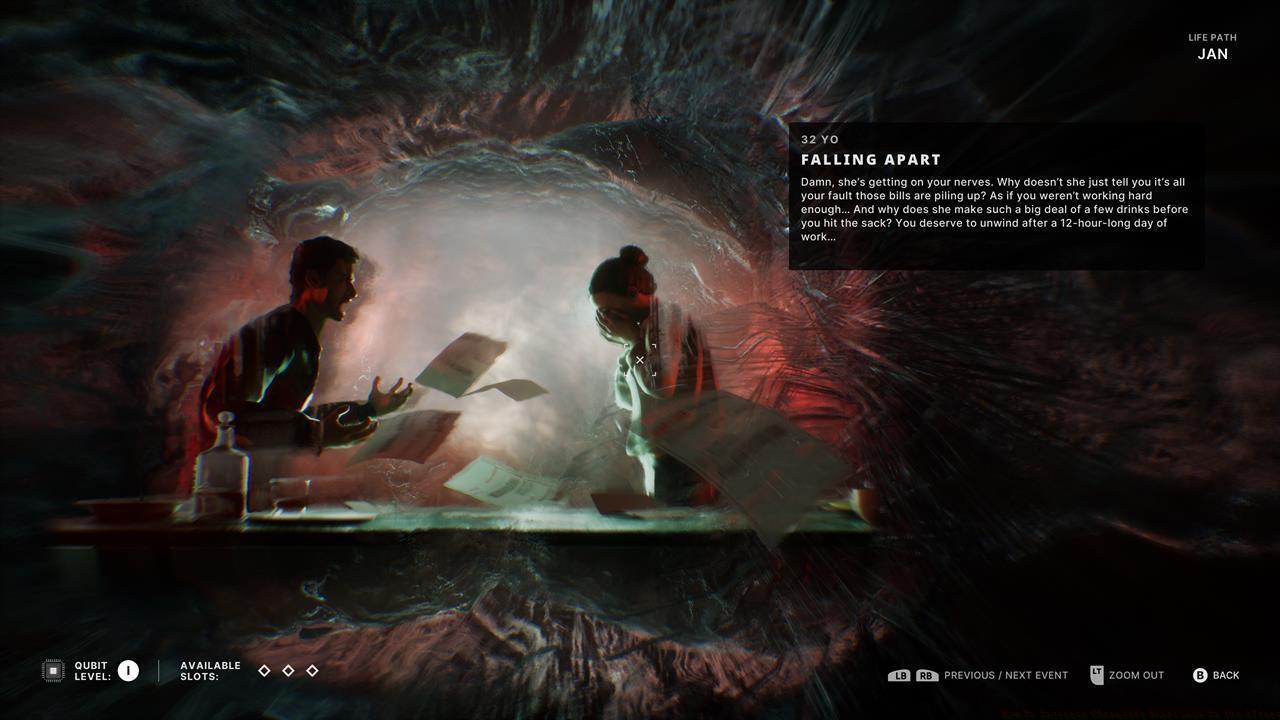Go back using the Back label
1280x720 pixels.
click(1225, 676)
